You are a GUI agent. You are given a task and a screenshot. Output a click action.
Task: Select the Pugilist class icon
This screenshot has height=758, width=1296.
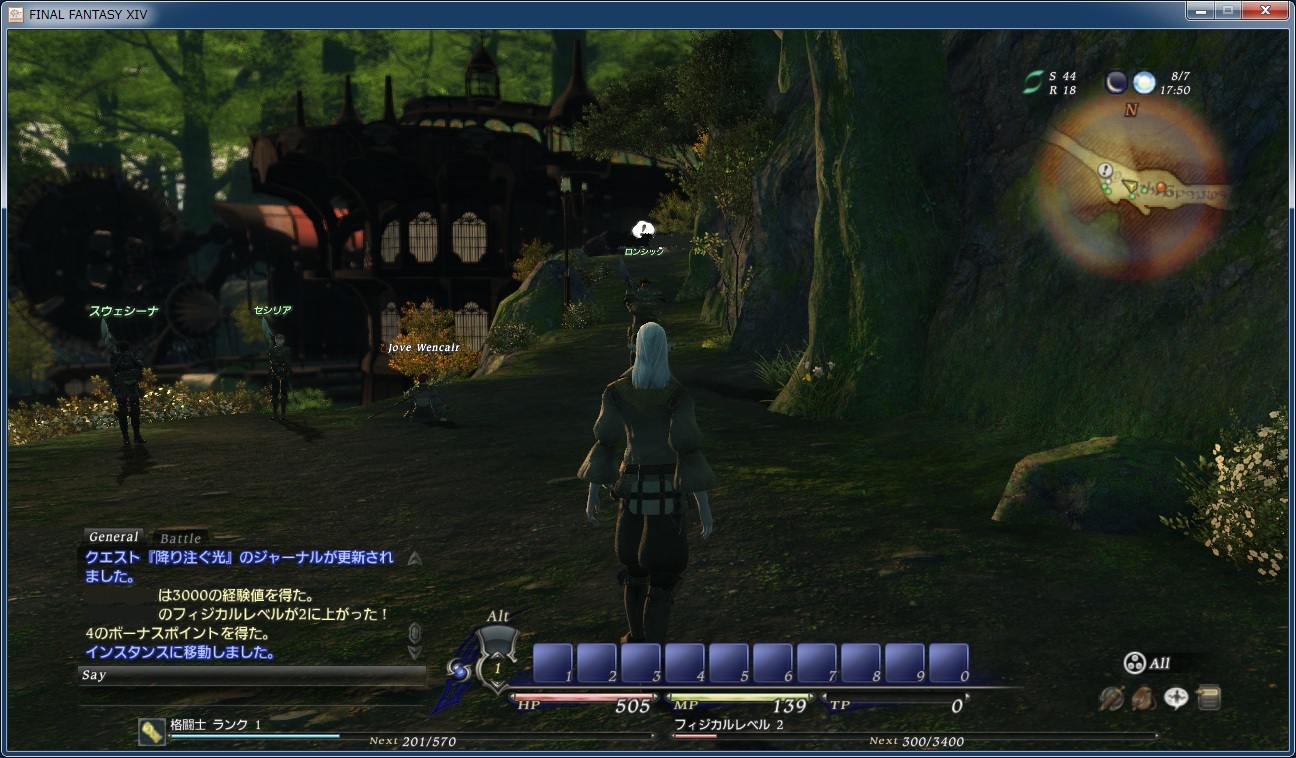151,731
